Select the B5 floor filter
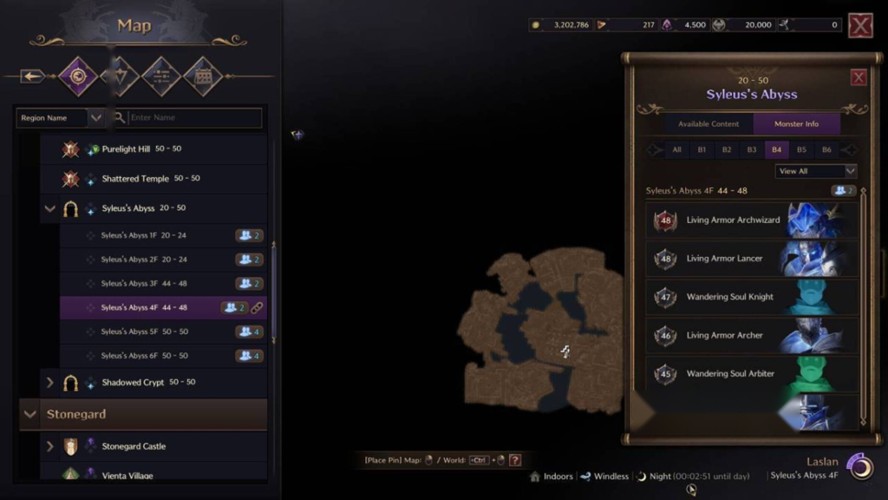Image resolution: width=888 pixels, height=500 pixels. [801, 150]
